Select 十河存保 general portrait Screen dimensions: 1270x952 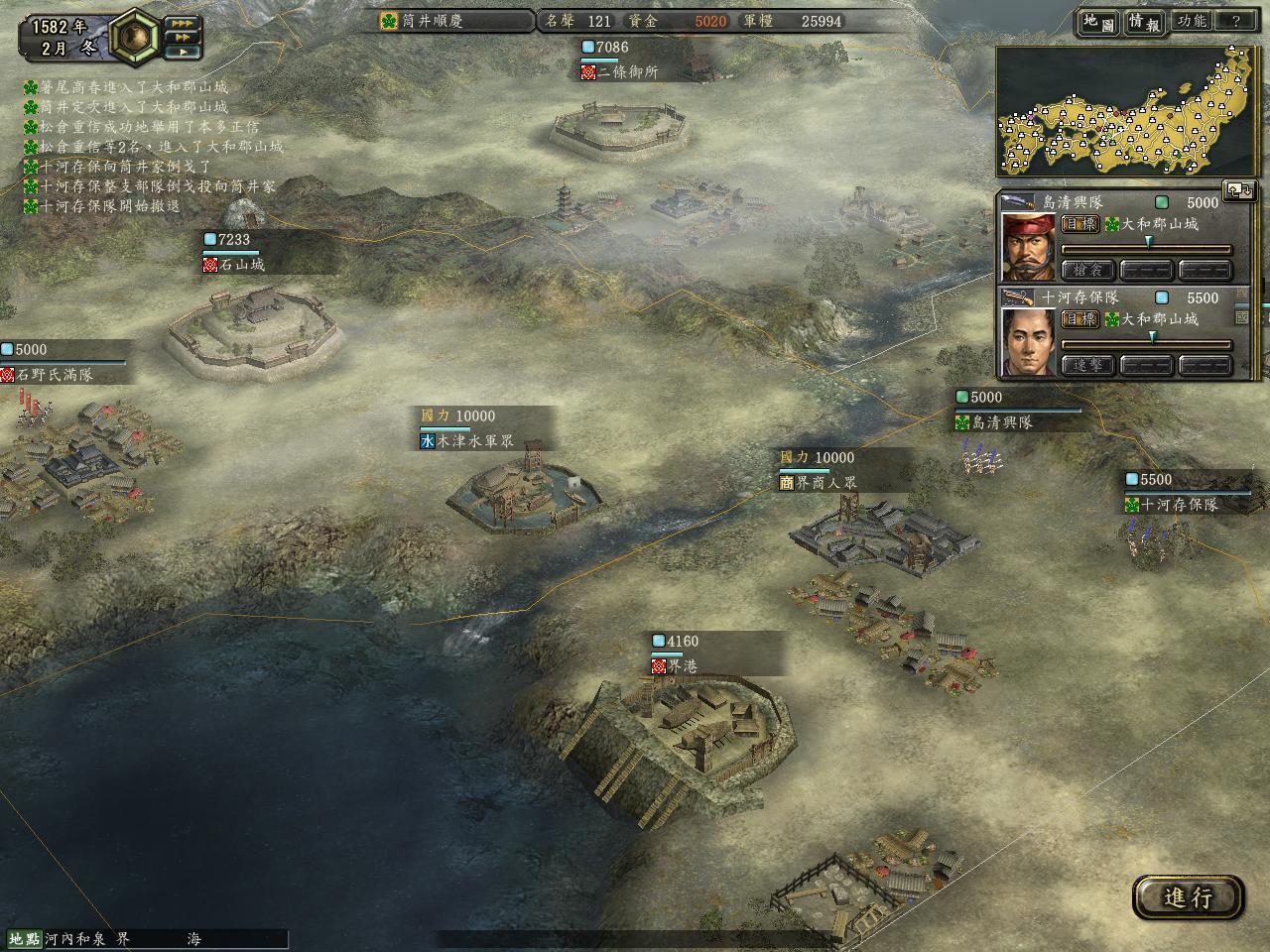(1028, 343)
